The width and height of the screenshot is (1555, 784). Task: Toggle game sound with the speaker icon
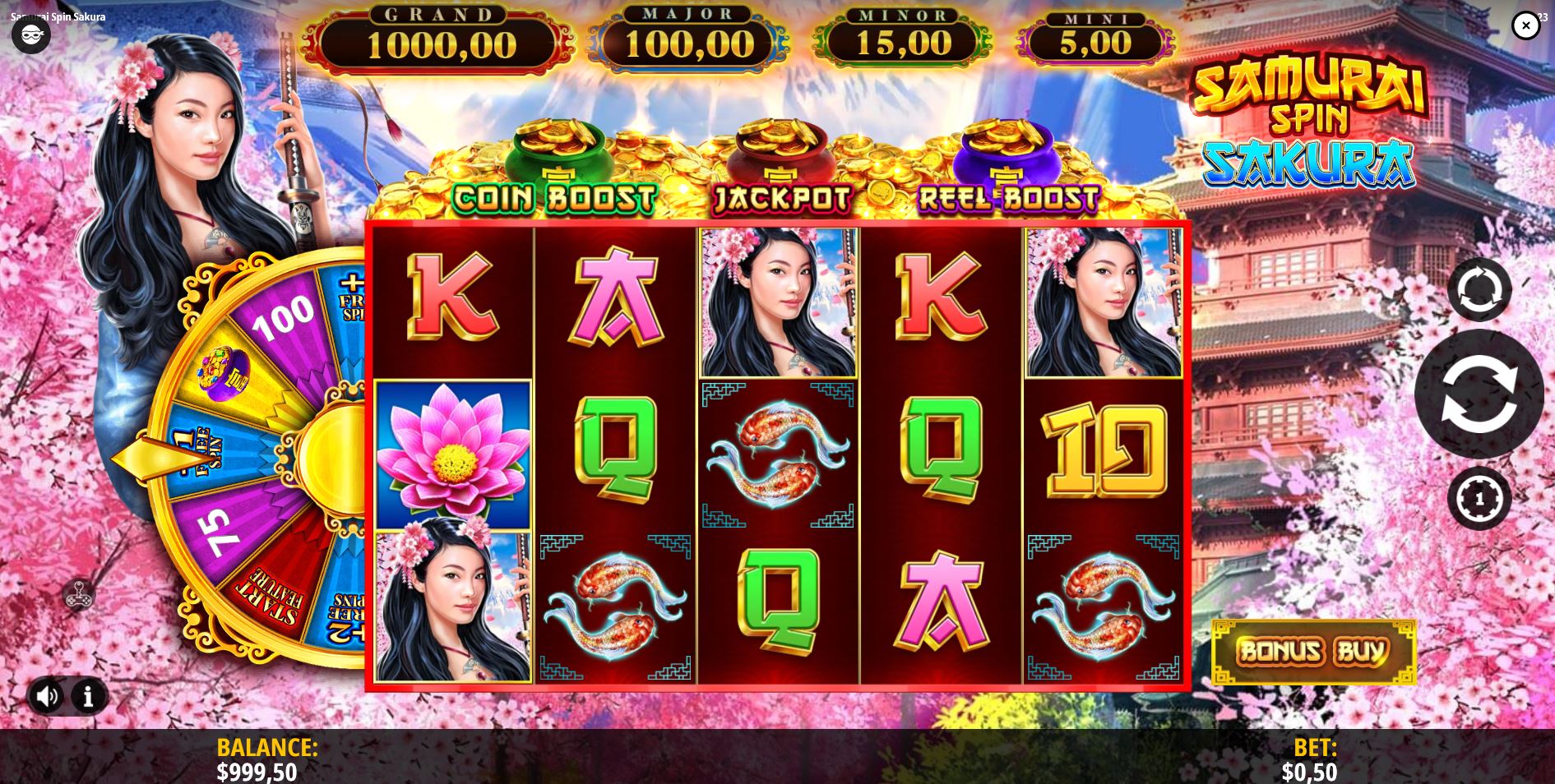point(47,696)
